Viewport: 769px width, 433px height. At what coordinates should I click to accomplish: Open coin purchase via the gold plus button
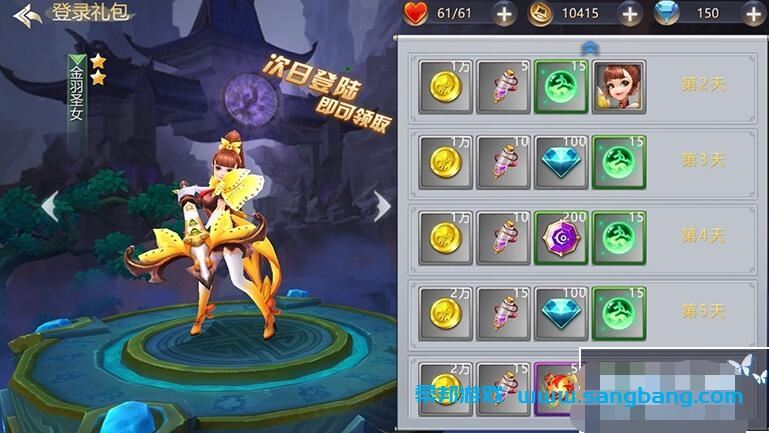coord(629,14)
